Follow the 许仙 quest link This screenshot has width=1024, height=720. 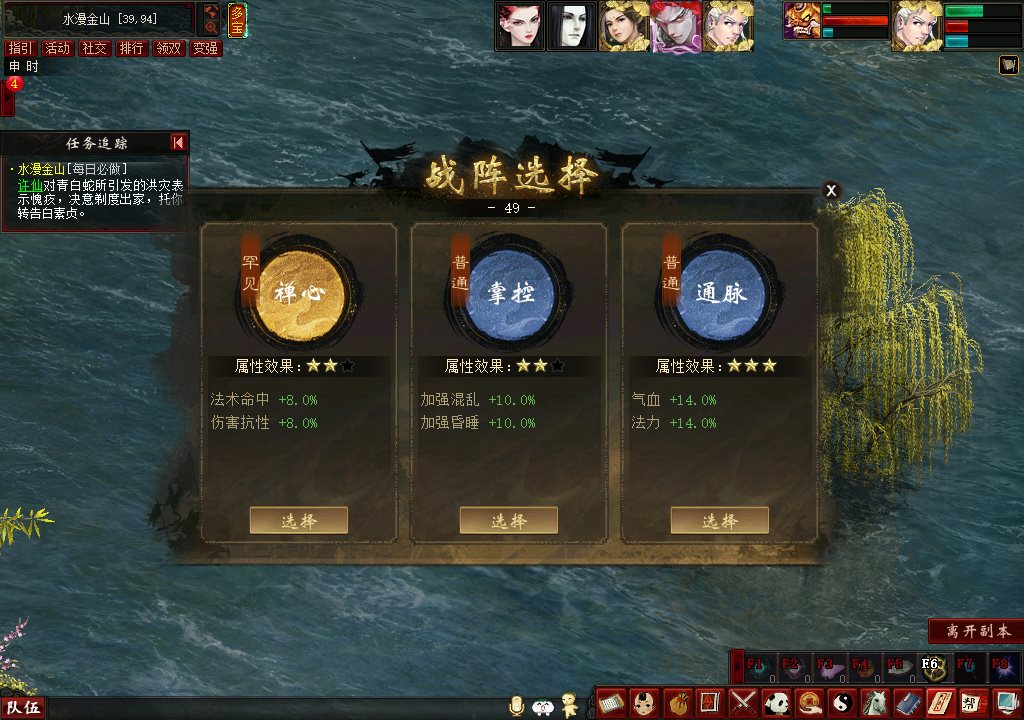[27, 185]
